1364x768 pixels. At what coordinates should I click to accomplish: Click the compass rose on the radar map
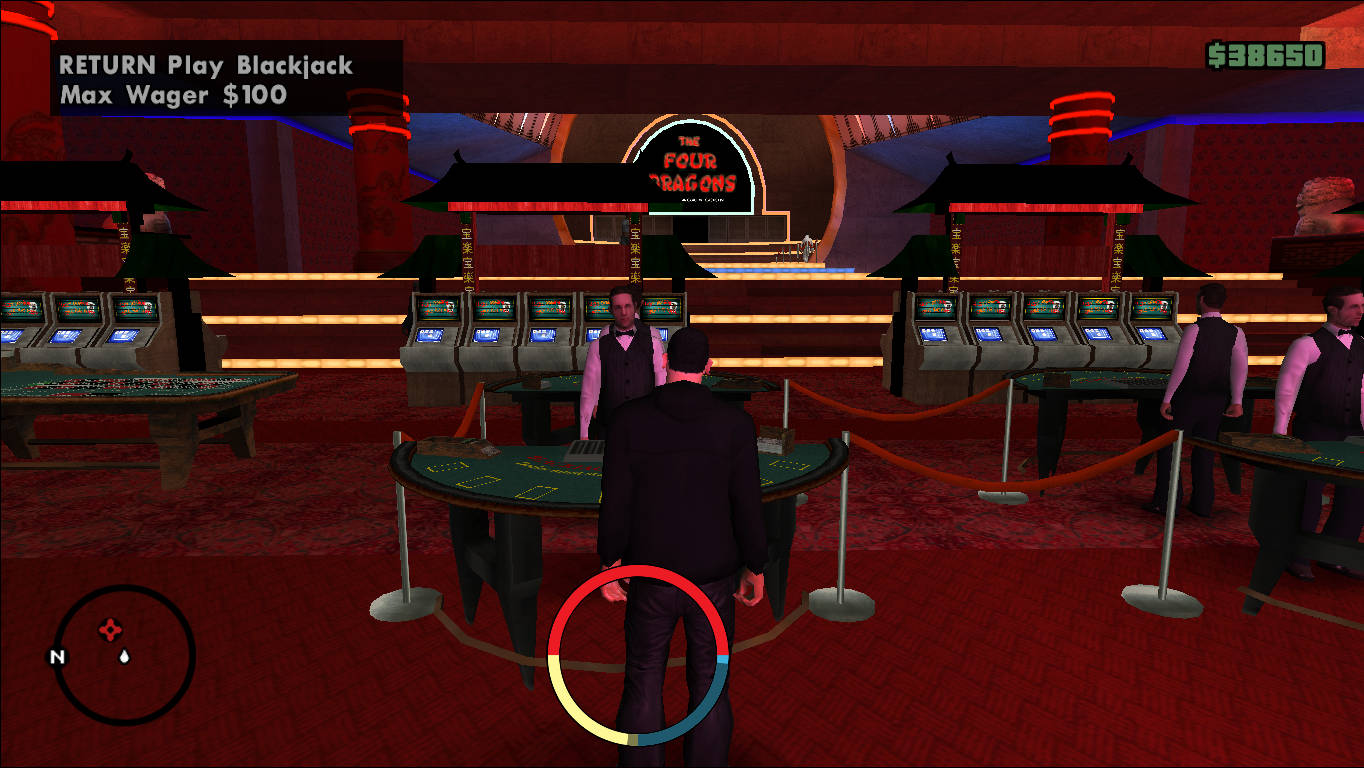(108, 631)
